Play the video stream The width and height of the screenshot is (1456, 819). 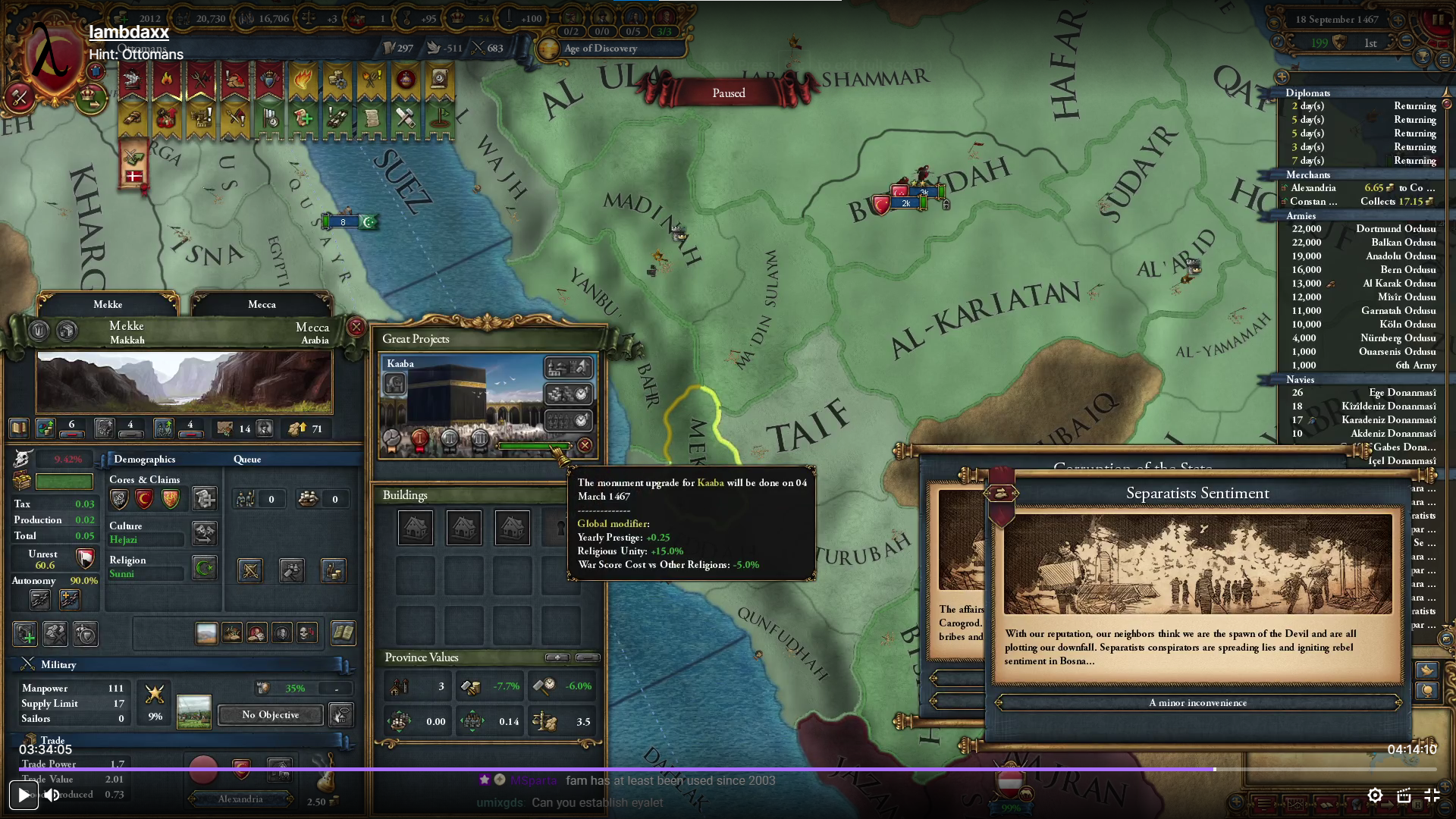click(24, 795)
